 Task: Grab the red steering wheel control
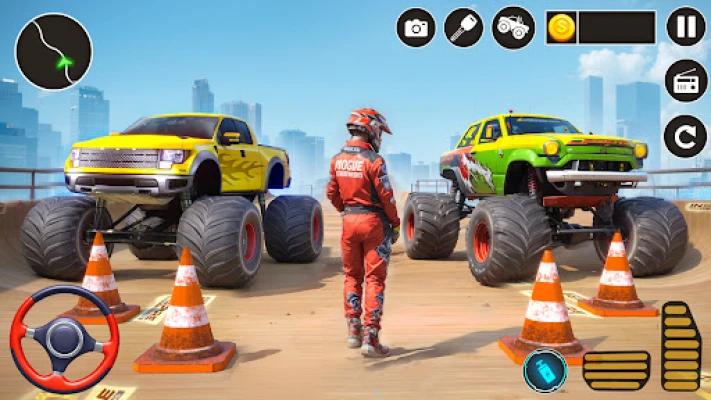(63, 339)
